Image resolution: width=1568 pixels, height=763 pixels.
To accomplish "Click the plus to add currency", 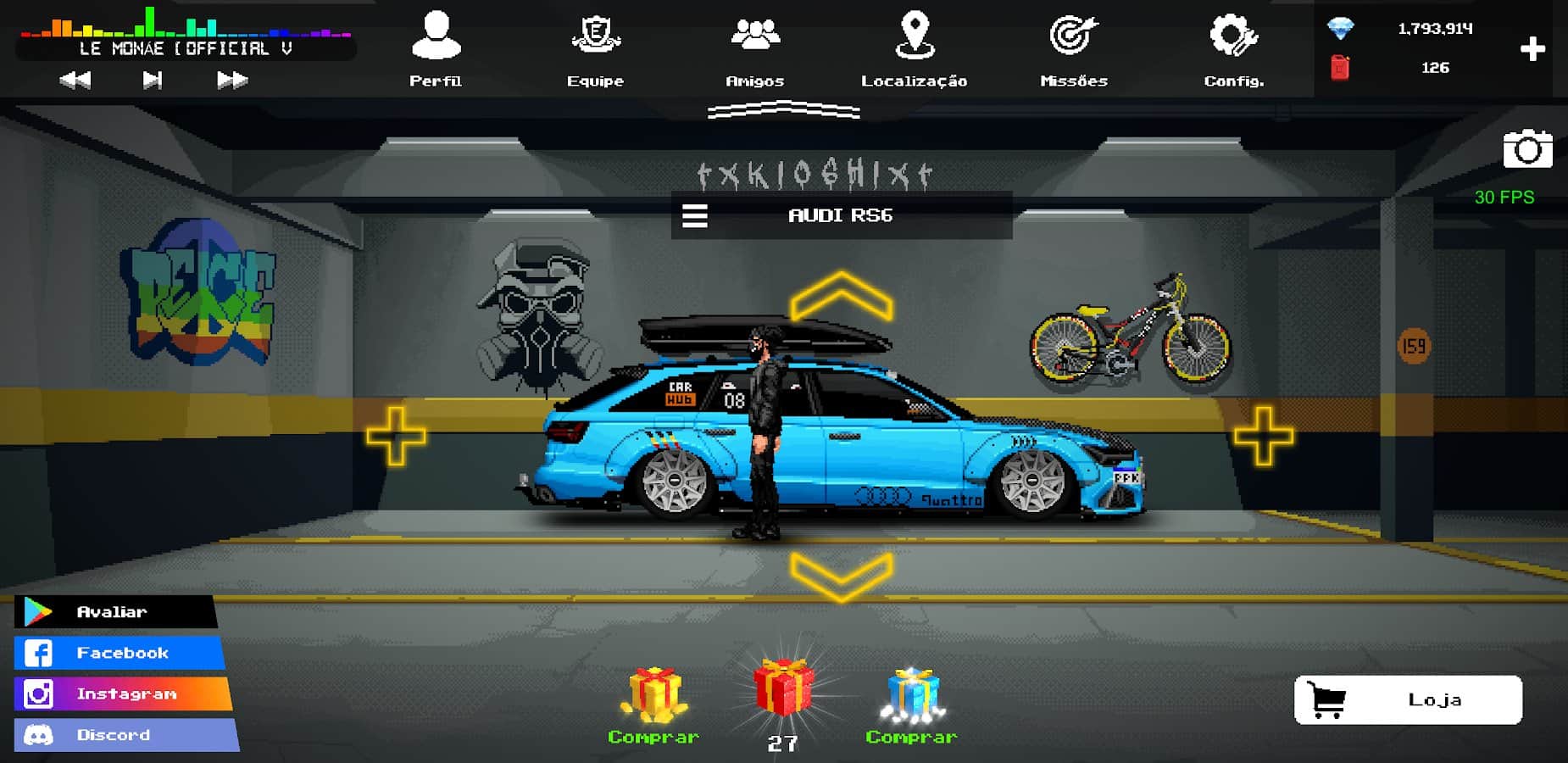I will (x=1532, y=49).
